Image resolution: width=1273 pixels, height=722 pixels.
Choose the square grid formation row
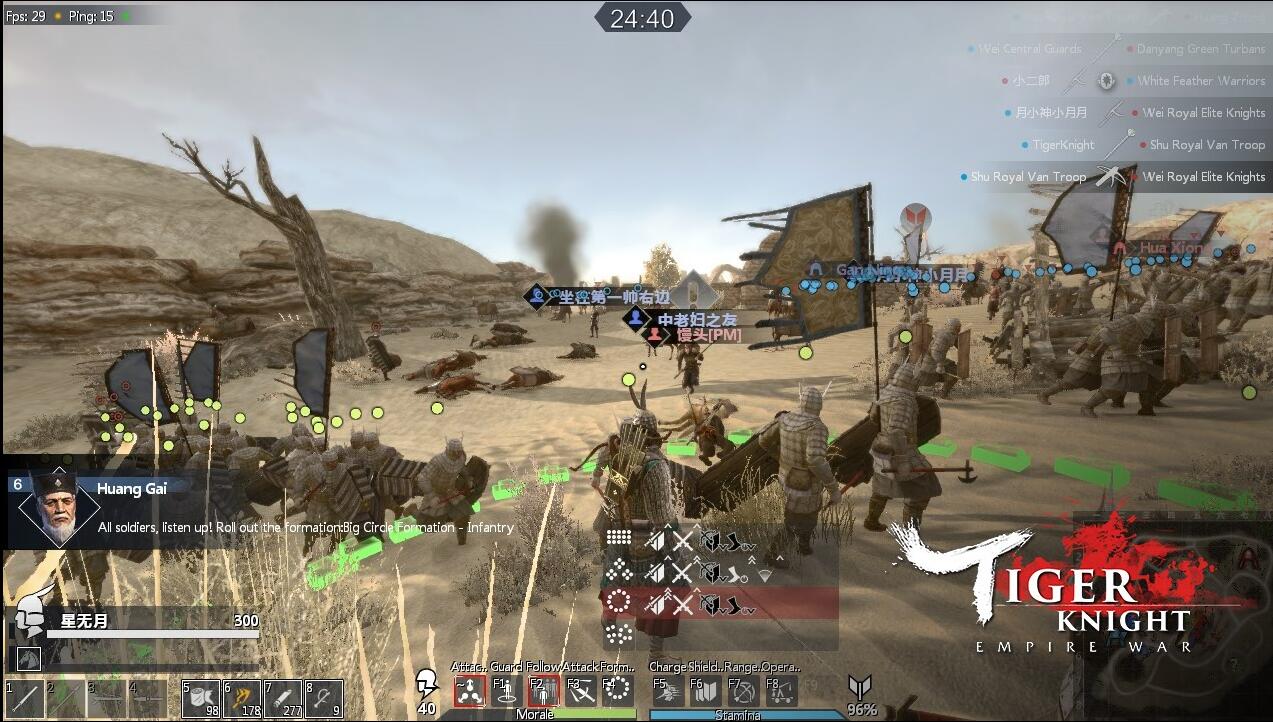pyautogui.click(x=619, y=540)
